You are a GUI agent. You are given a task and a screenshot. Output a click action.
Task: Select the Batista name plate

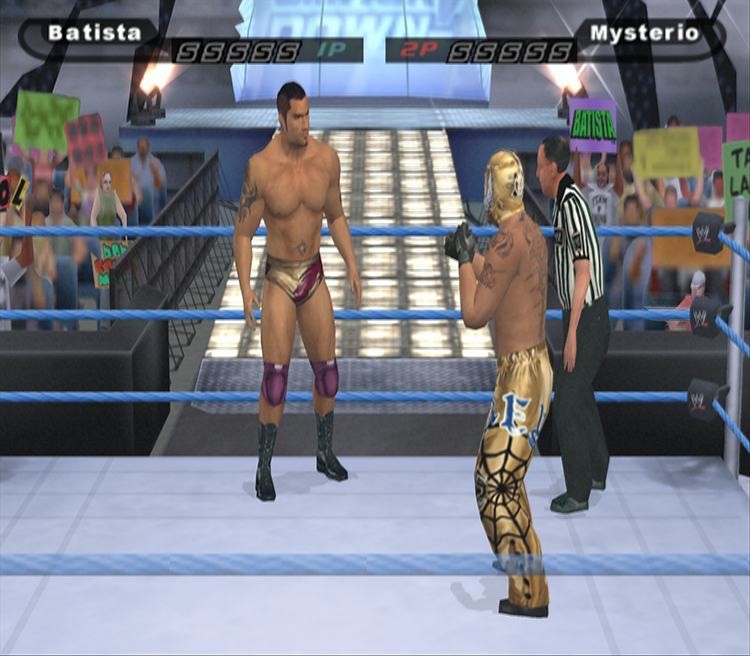click(95, 32)
